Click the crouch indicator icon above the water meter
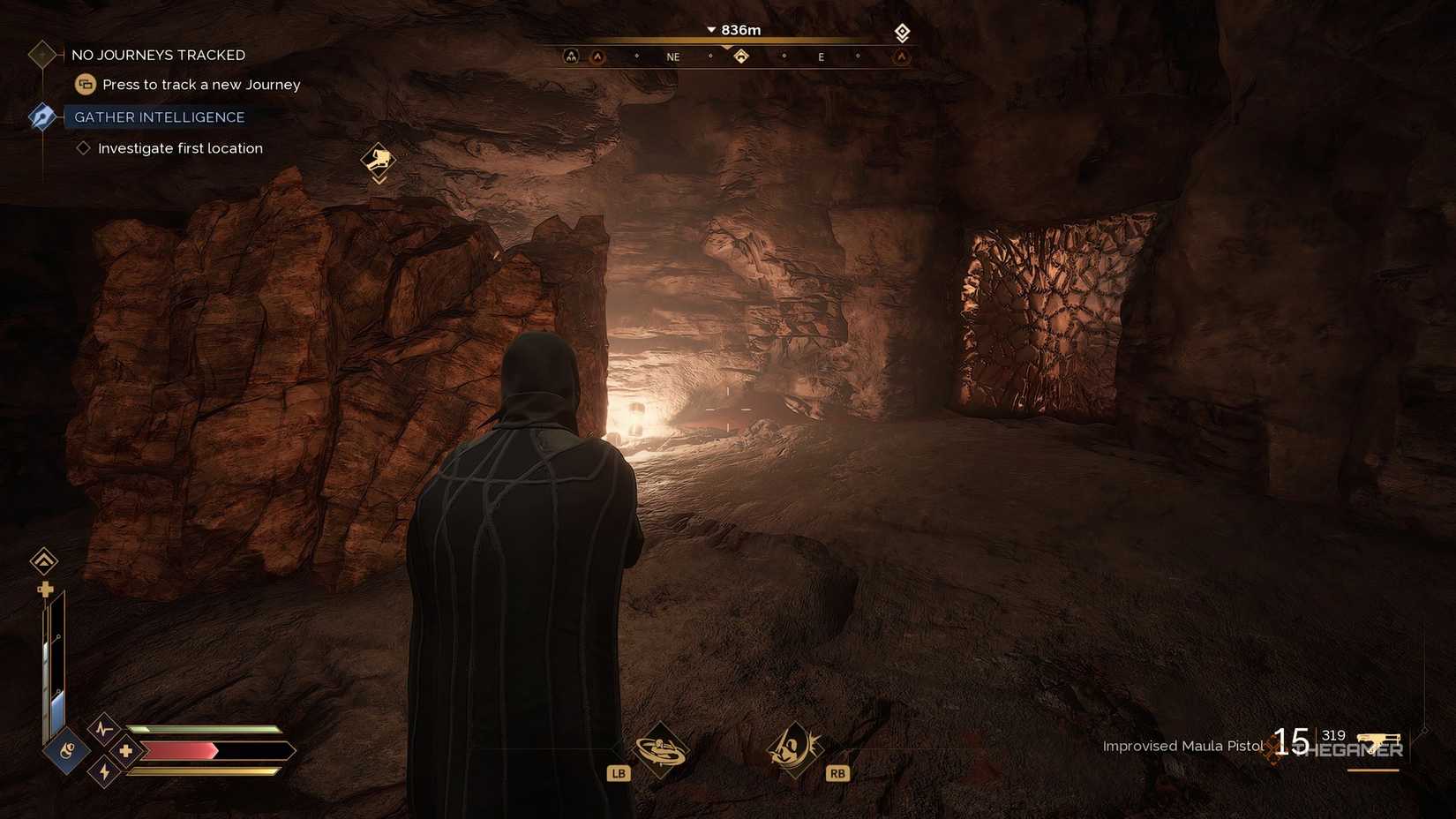The image size is (1456, 819). [43, 561]
